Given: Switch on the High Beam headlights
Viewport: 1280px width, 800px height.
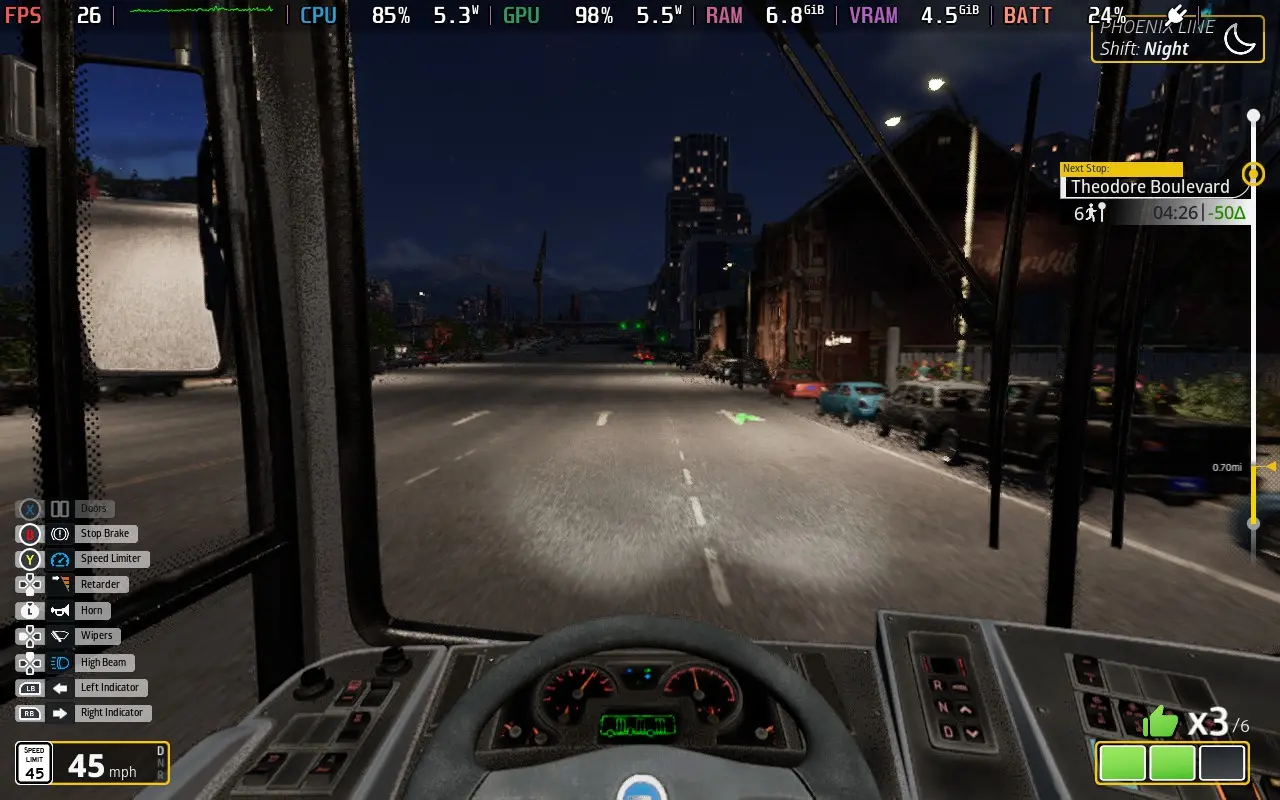Looking at the screenshot, I should [103, 661].
